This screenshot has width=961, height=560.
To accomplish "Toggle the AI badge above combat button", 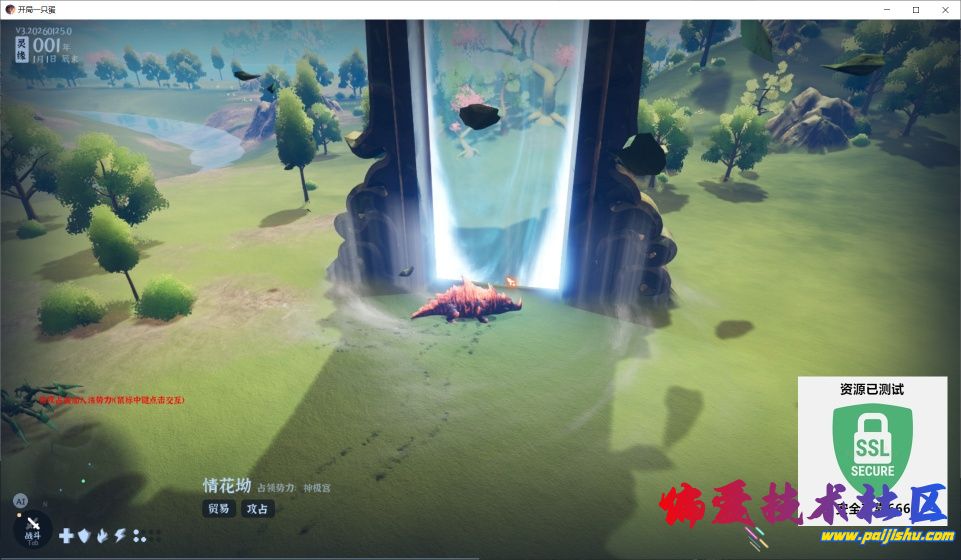I will [x=20, y=500].
